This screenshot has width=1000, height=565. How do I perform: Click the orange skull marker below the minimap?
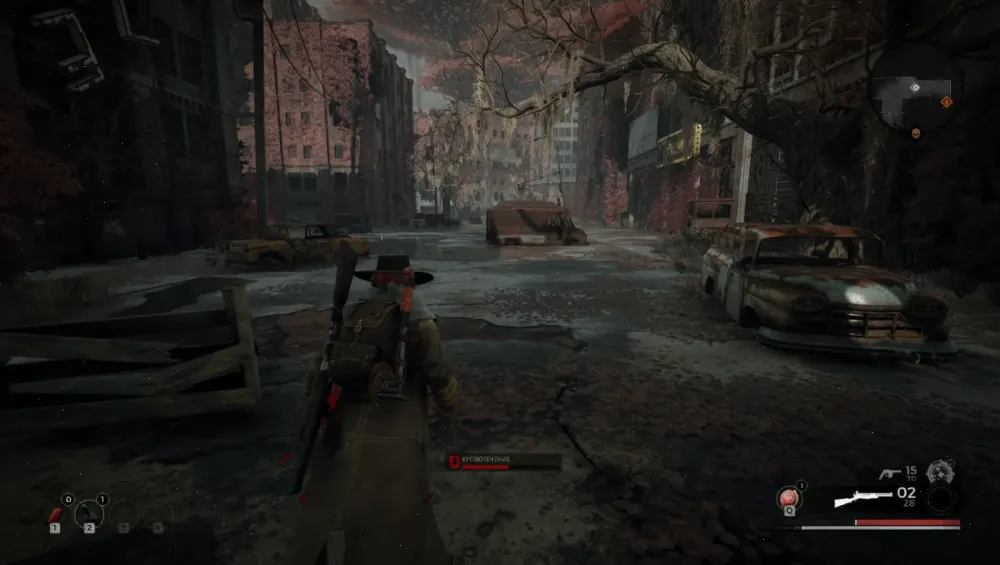915,131
